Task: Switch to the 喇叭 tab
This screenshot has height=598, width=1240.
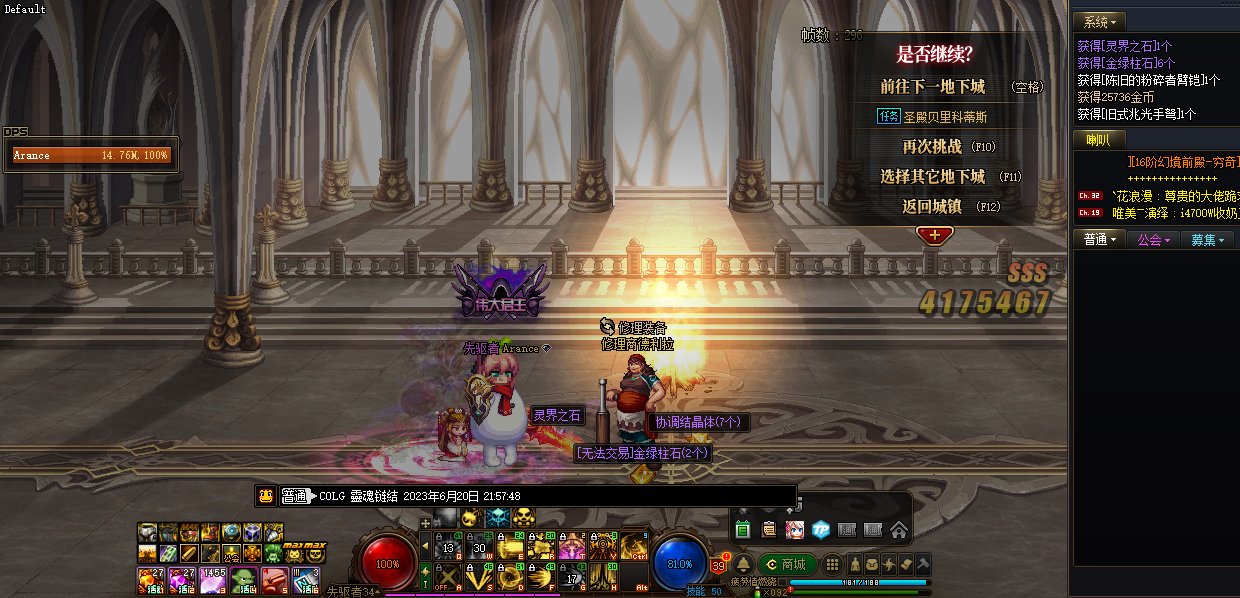Action: (1098, 140)
